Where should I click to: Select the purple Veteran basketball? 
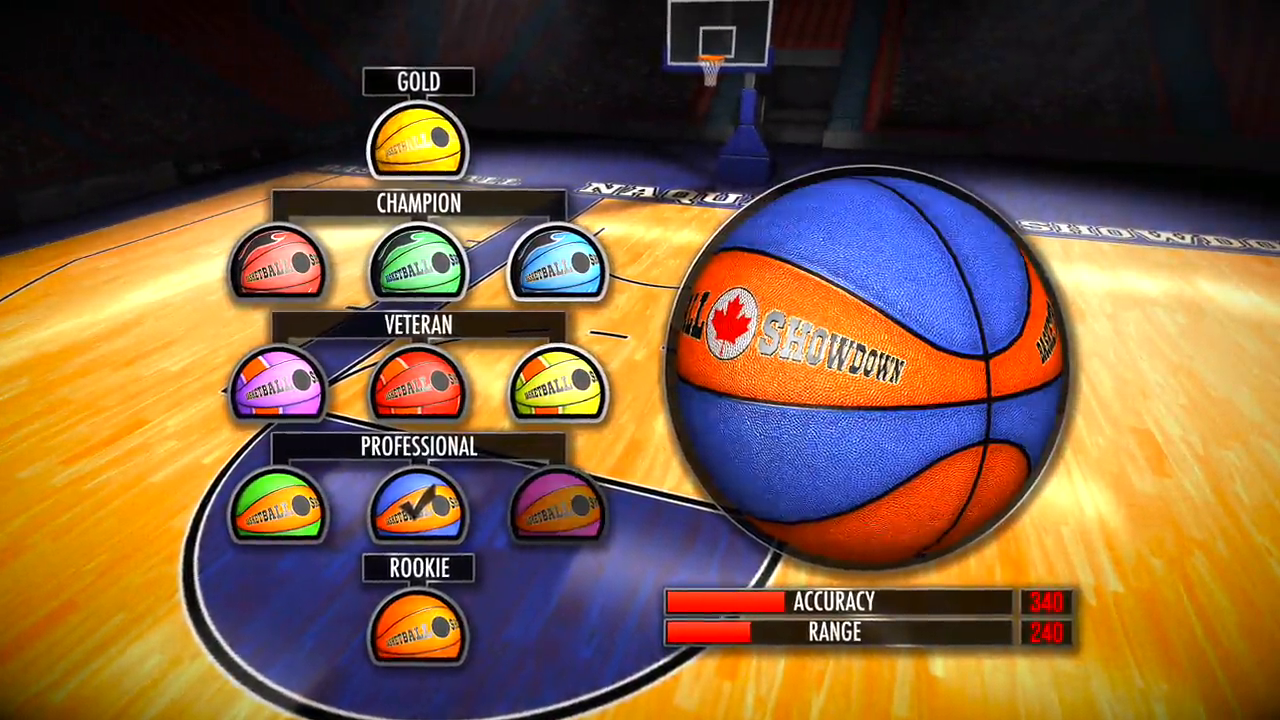[278, 385]
